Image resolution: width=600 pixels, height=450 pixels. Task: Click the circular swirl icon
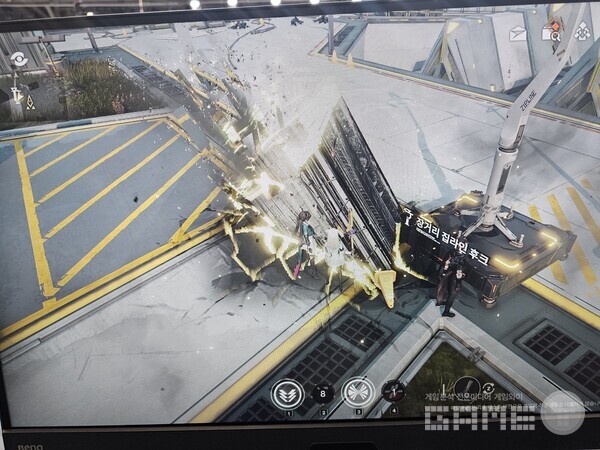[x=18, y=59]
